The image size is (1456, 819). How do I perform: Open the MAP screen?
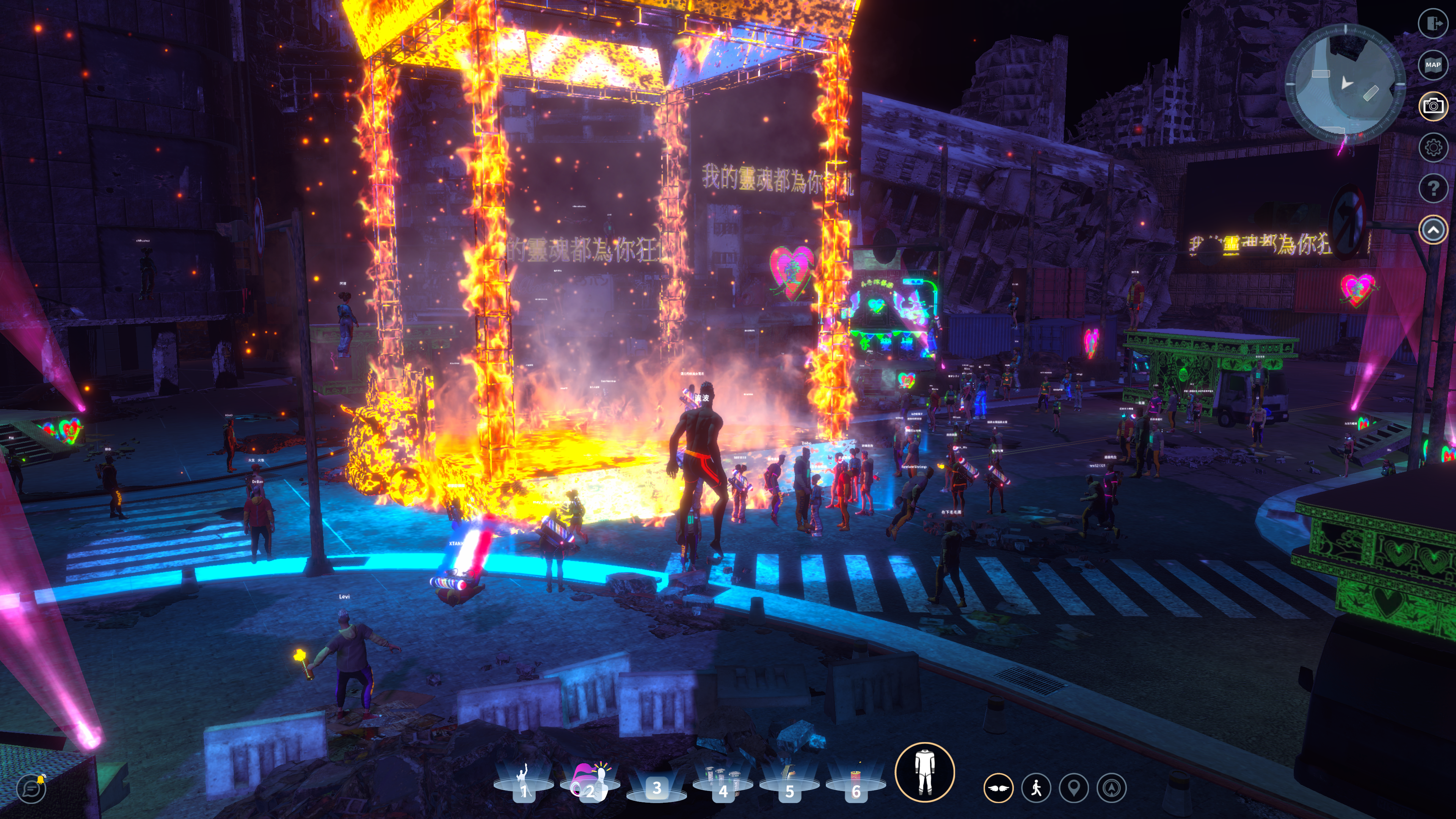1432,64
